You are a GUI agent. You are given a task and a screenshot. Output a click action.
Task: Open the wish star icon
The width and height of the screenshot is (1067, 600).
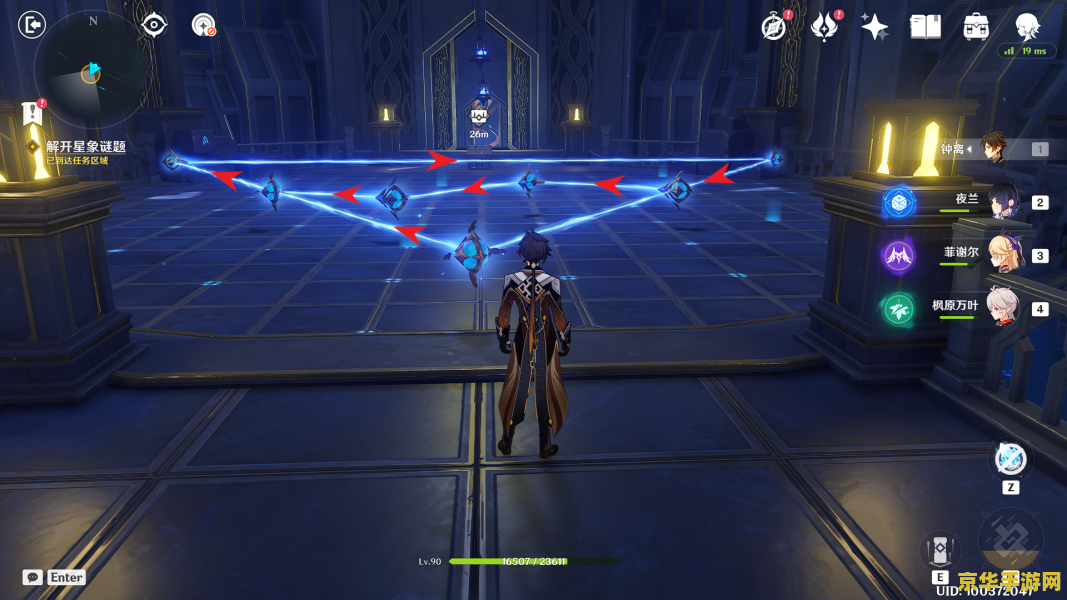pyautogui.click(x=875, y=27)
